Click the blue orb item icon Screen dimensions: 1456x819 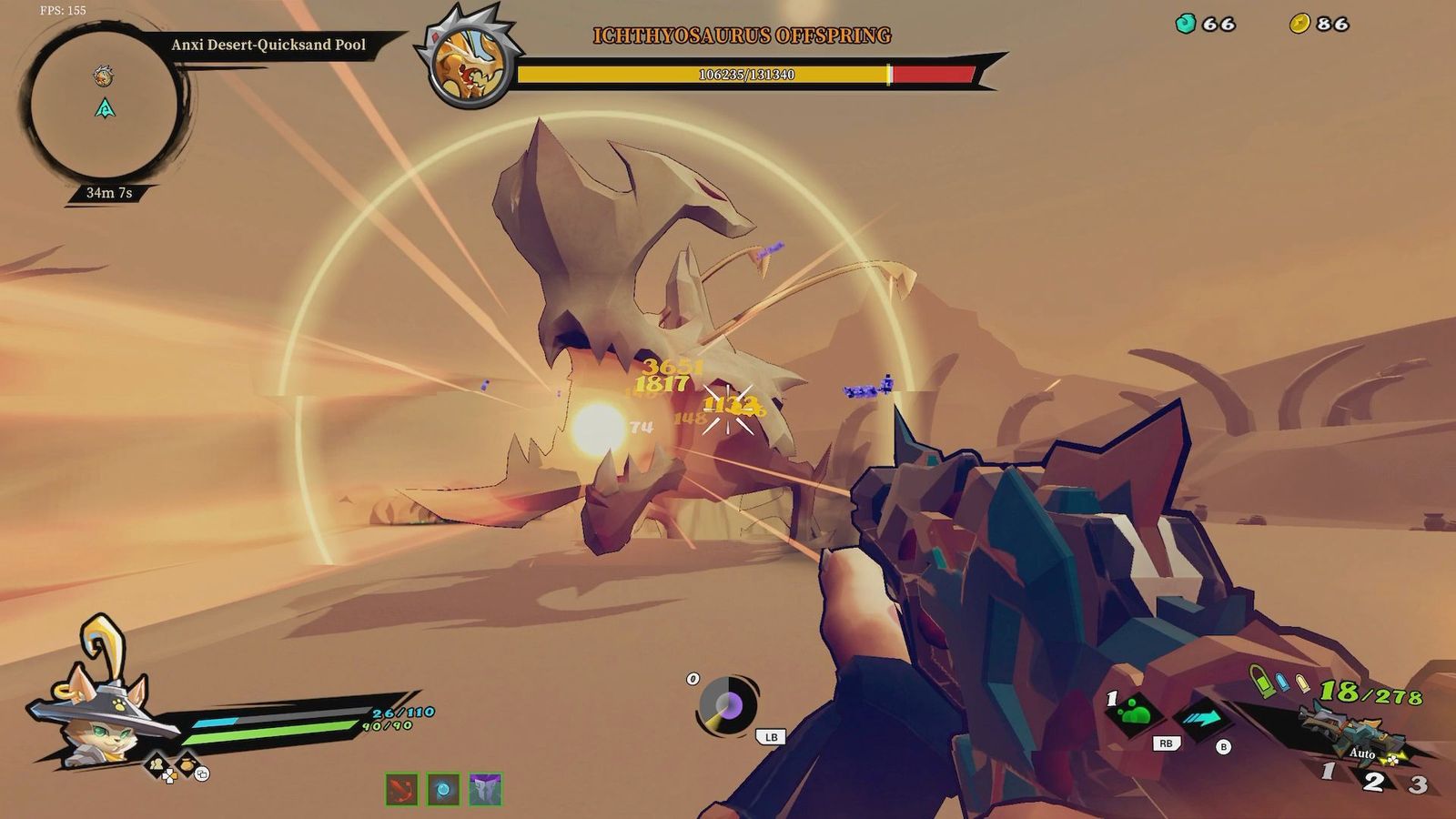tap(443, 790)
